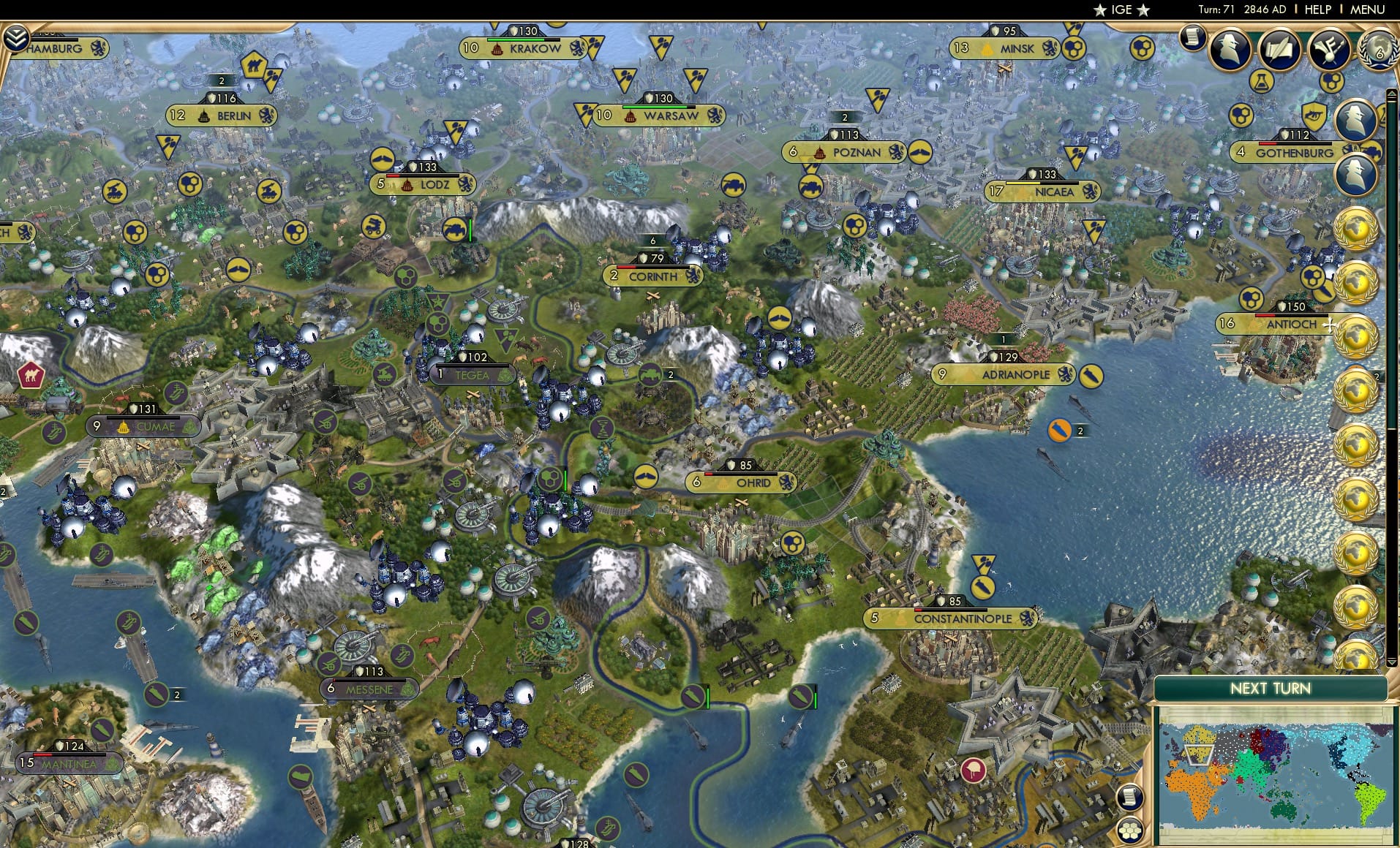Click the scroll icon beside the minimap
Viewport: 1400px width, 848px height.
click(x=1132, y=798)
